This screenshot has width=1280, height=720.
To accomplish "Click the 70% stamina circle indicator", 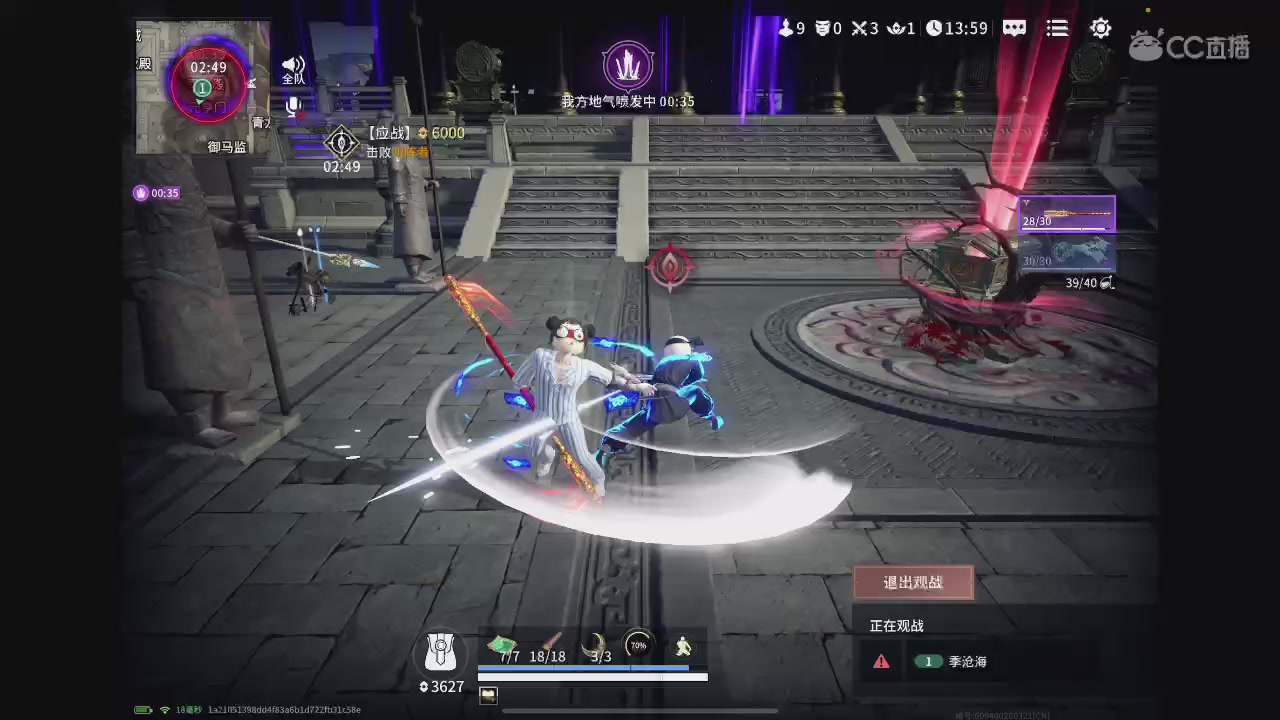I will coord(639,645).
